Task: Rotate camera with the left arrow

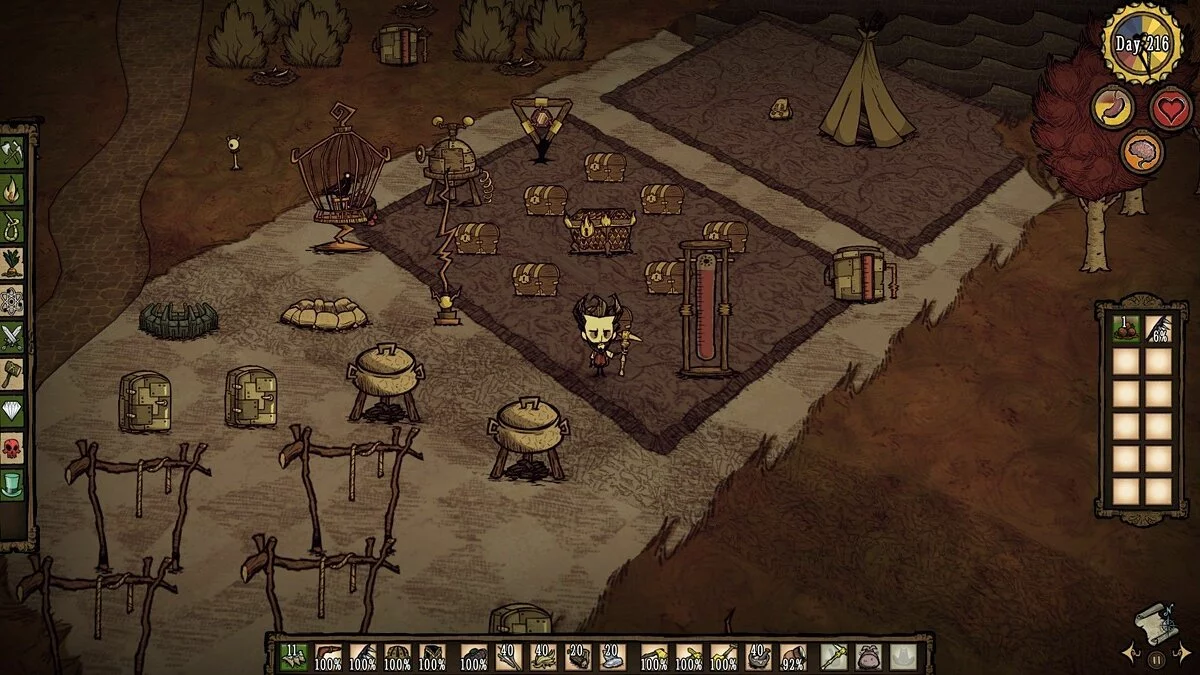Action: pyautogui.click(x=1133, y=656)
